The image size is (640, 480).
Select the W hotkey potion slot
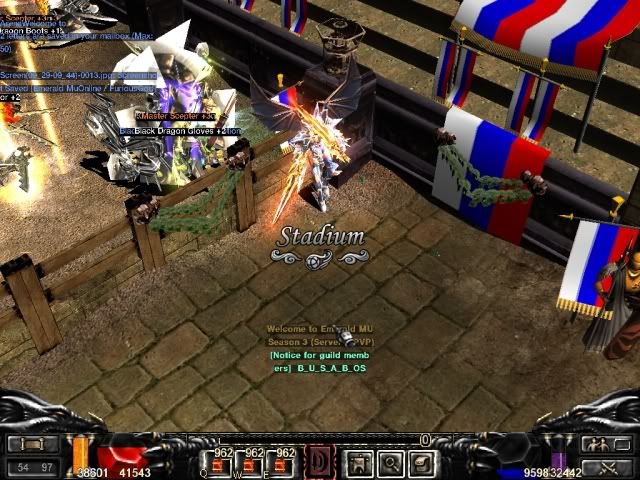click(252, 463)
